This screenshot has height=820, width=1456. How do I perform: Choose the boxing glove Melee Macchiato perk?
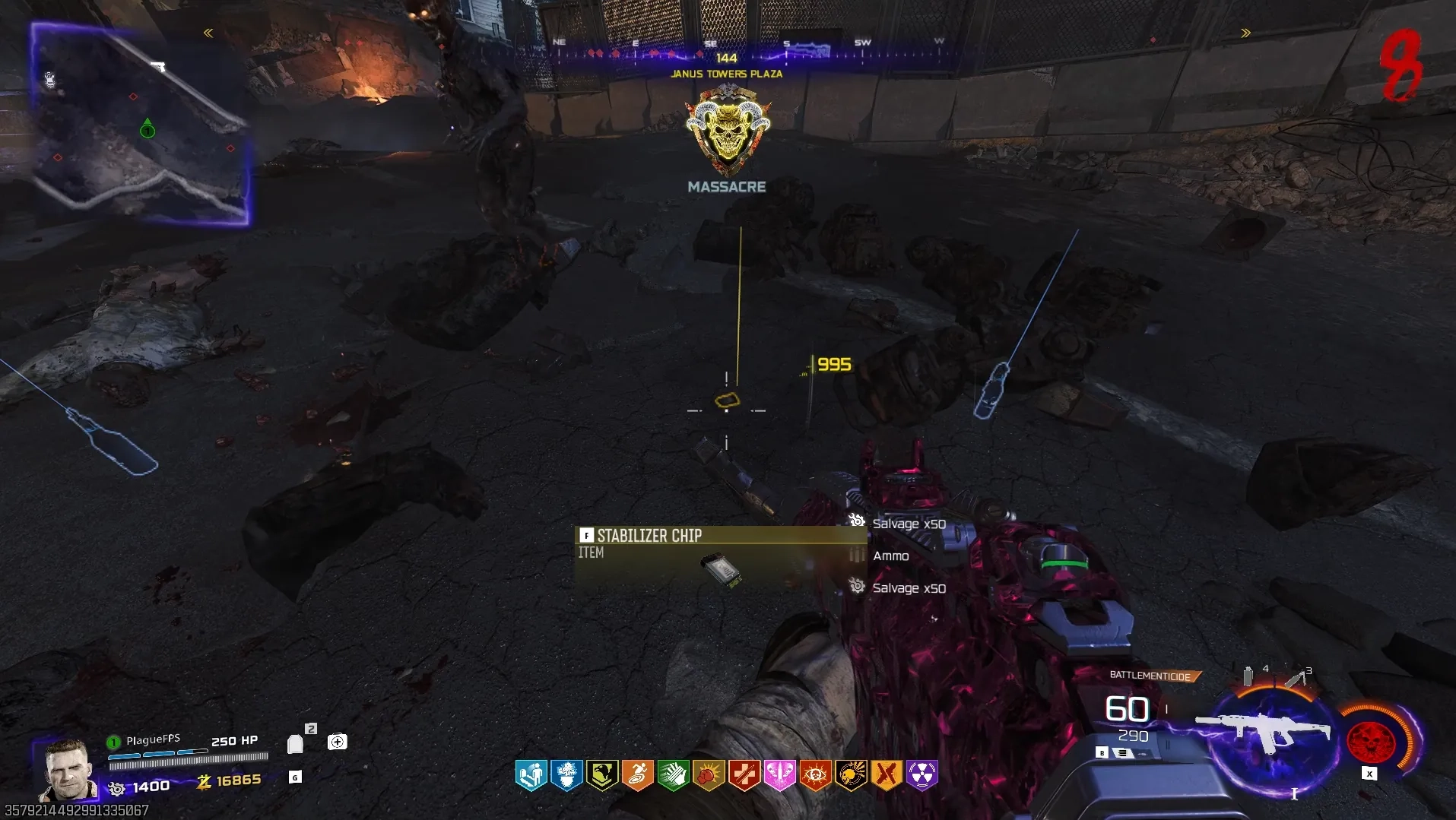pos(709,775)
